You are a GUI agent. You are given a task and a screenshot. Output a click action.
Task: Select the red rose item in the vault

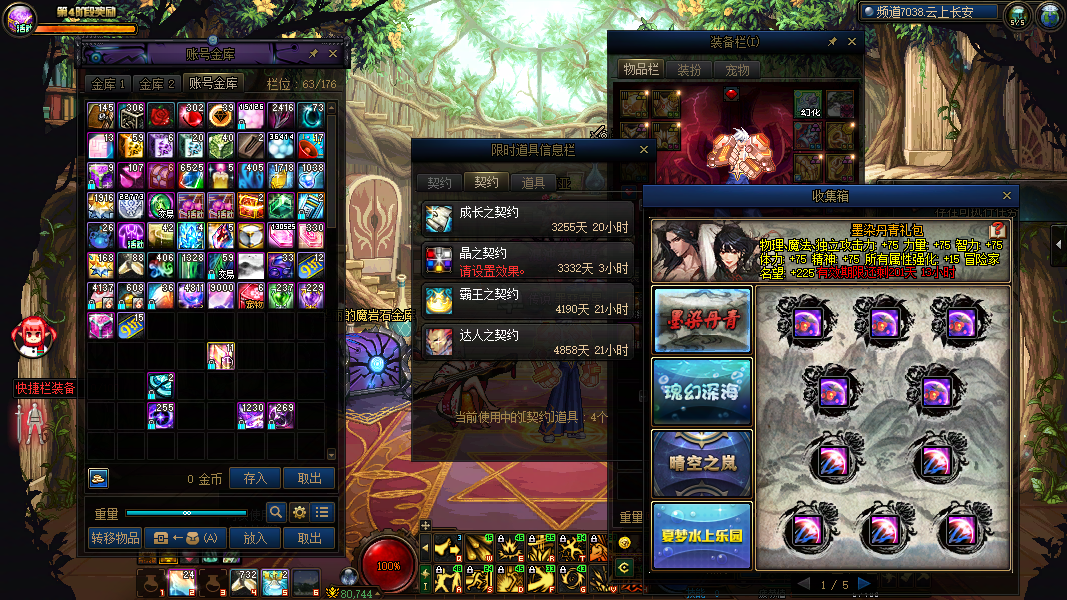point(162,115)
